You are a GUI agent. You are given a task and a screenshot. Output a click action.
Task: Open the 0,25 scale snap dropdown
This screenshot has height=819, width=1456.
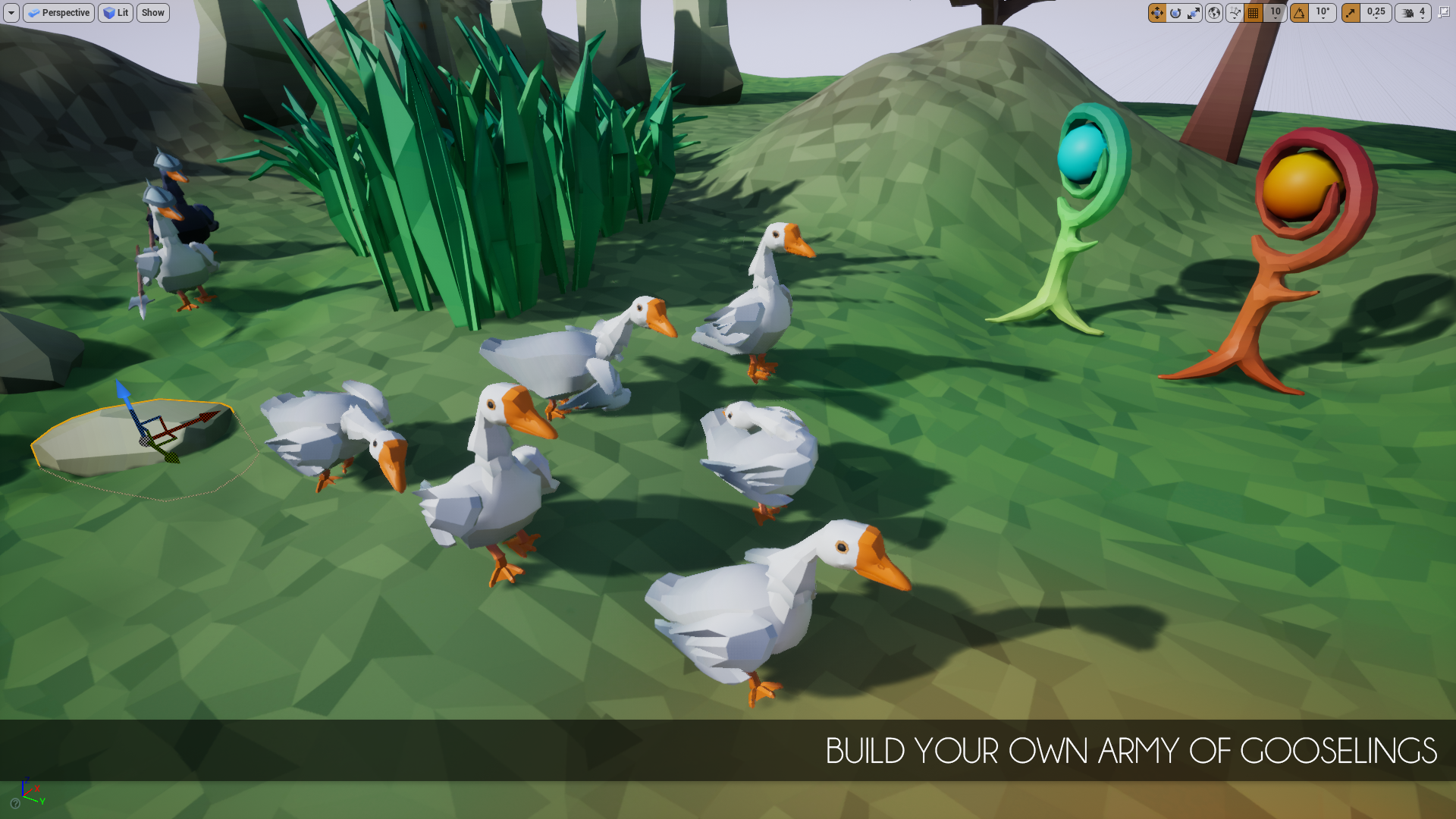pyautogui.click(x=1376, y=13)
